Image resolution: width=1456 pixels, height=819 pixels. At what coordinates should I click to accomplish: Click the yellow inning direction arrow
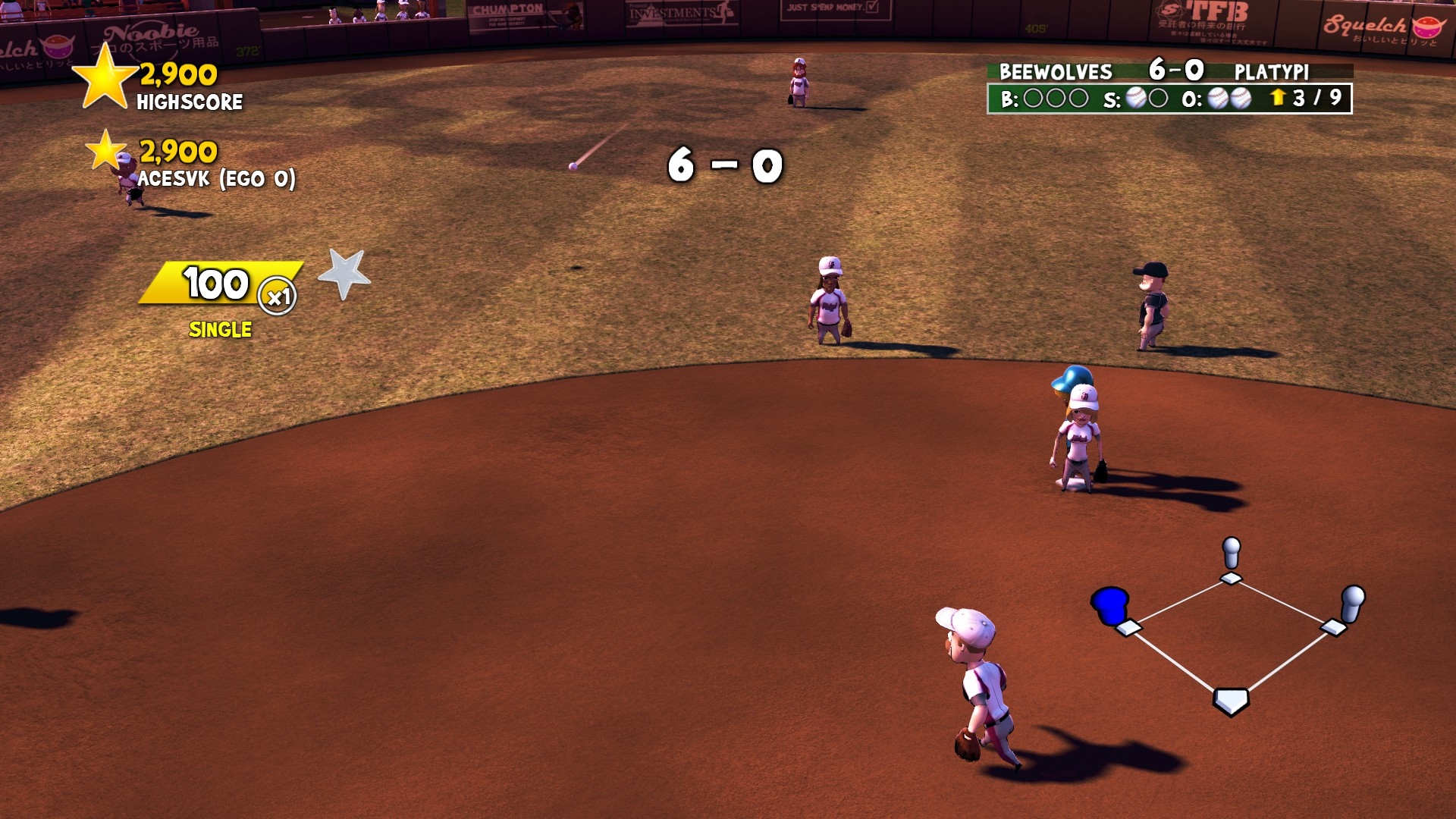click(x=1279, y=97)
